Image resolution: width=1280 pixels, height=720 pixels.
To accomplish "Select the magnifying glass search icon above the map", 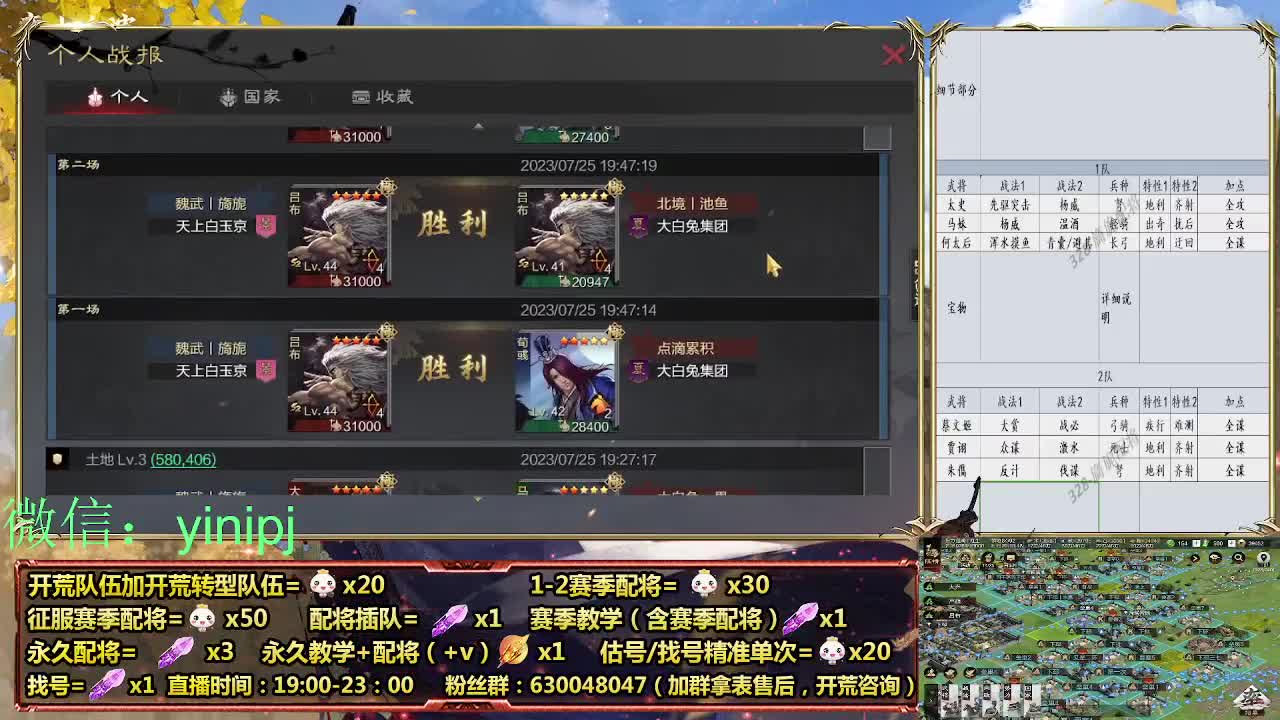I will coord(1239,557).
